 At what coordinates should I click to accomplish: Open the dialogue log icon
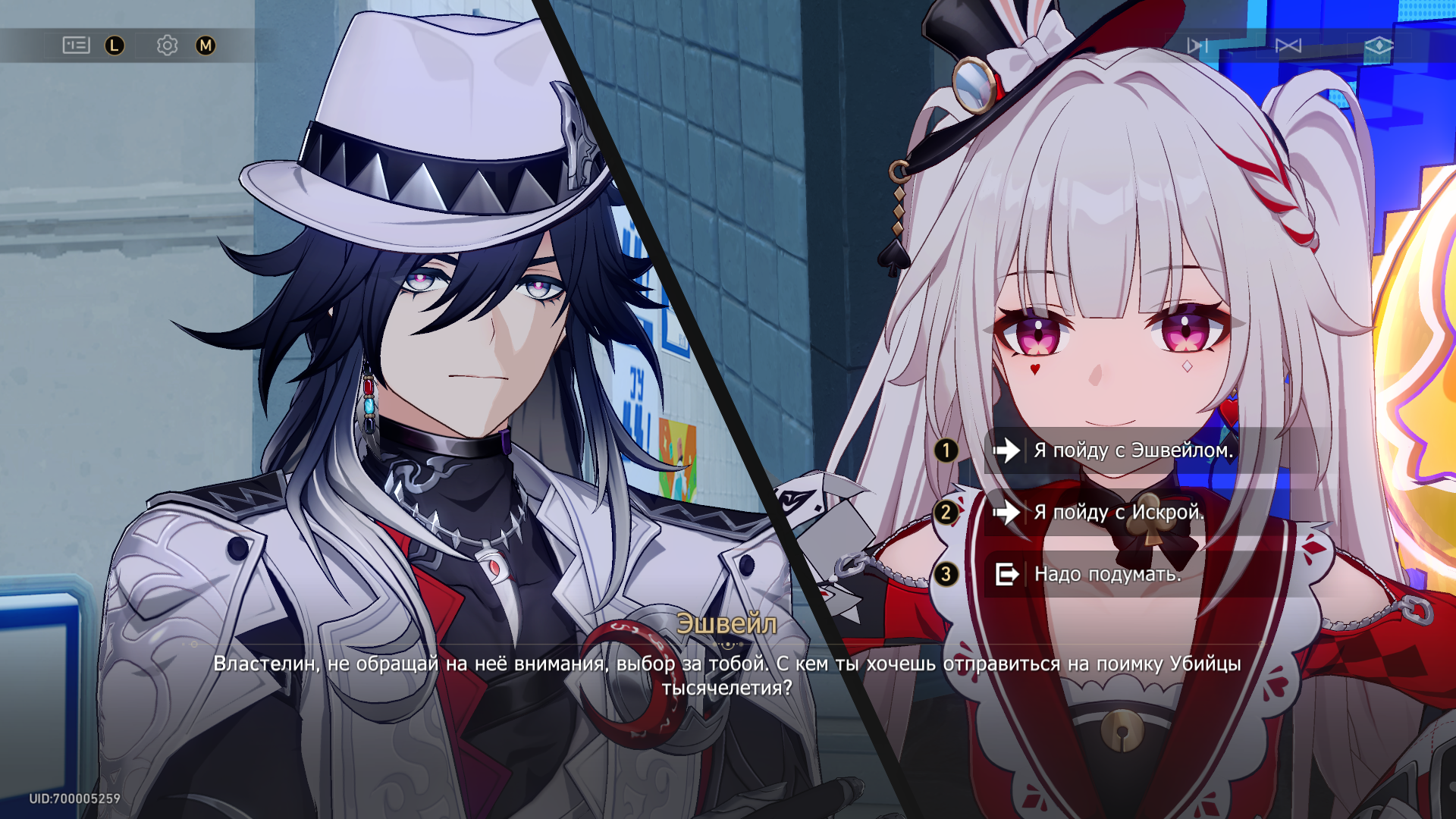coord(76,45)
